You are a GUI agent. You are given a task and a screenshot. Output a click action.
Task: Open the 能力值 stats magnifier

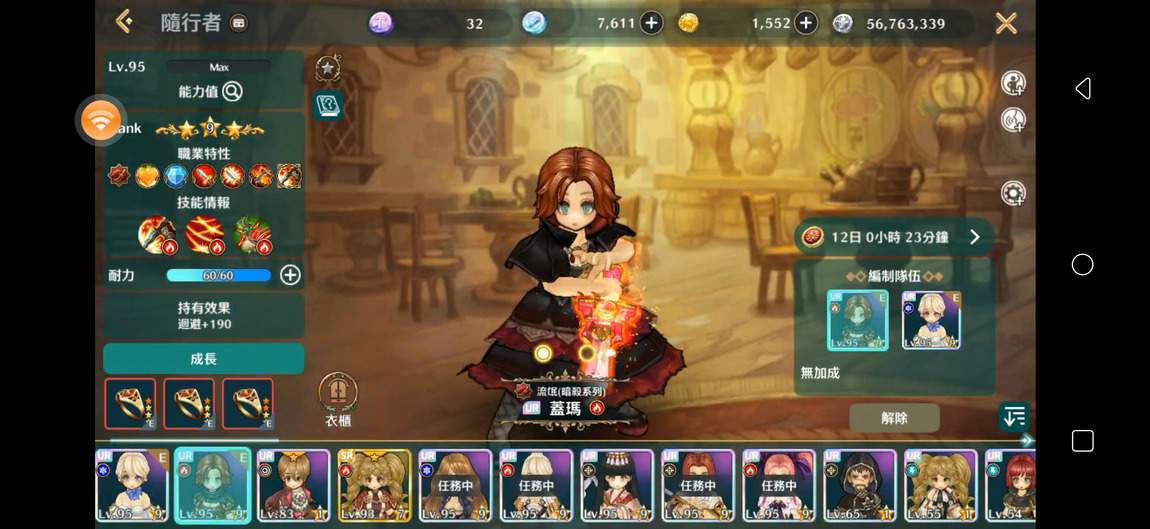tap(232, 92)
